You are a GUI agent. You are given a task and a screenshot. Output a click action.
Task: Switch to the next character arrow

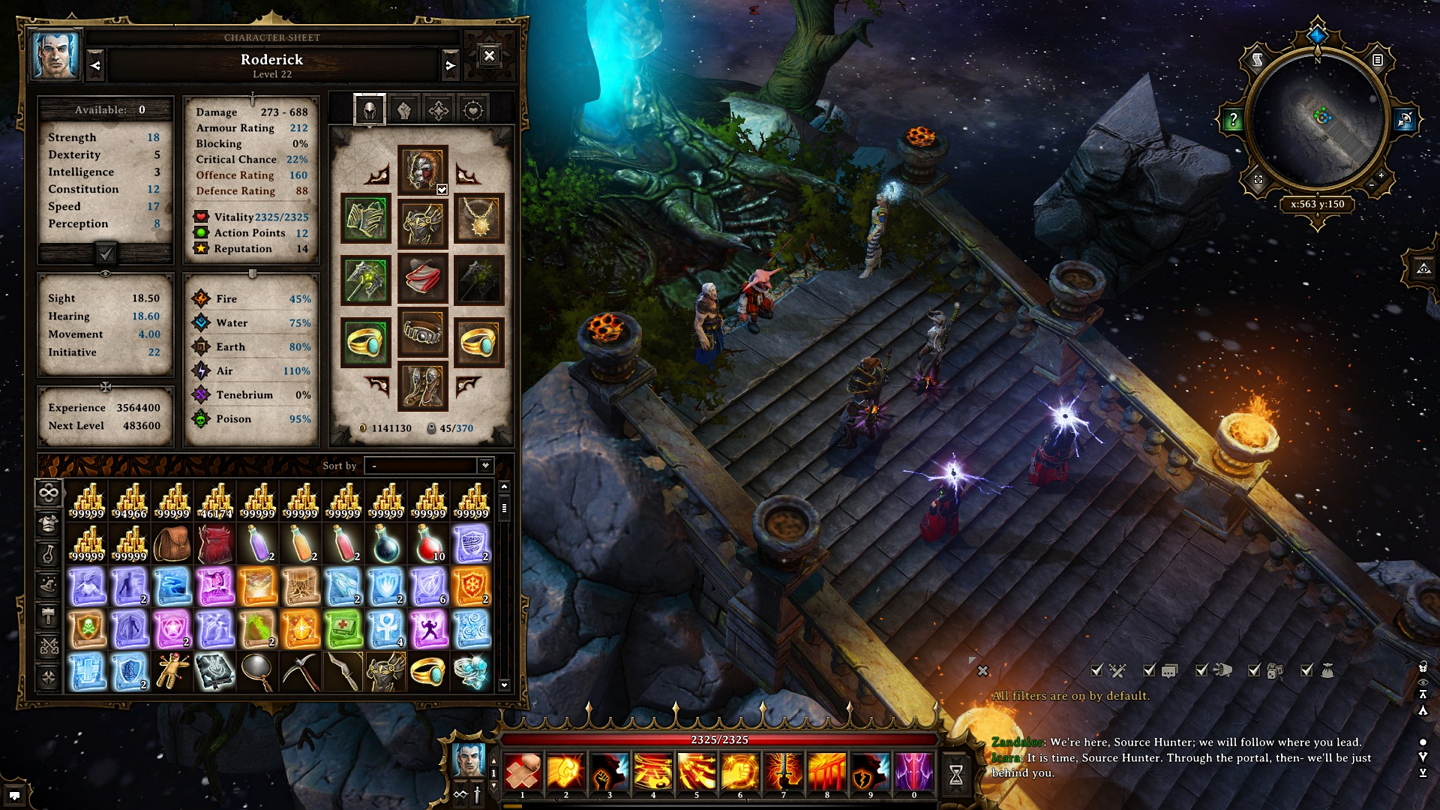point(450,66)
